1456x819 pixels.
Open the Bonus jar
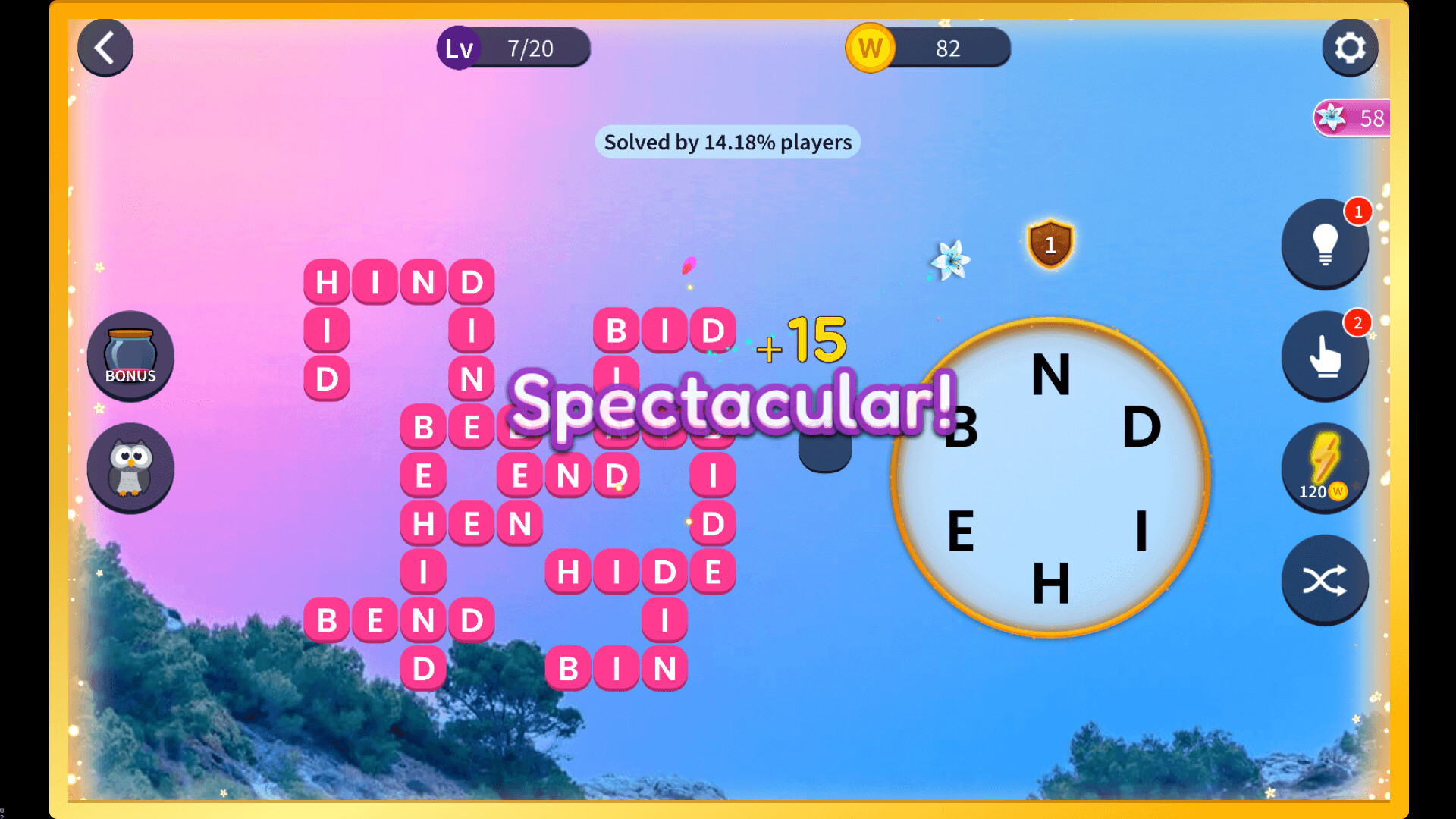(x=130, y=355)
